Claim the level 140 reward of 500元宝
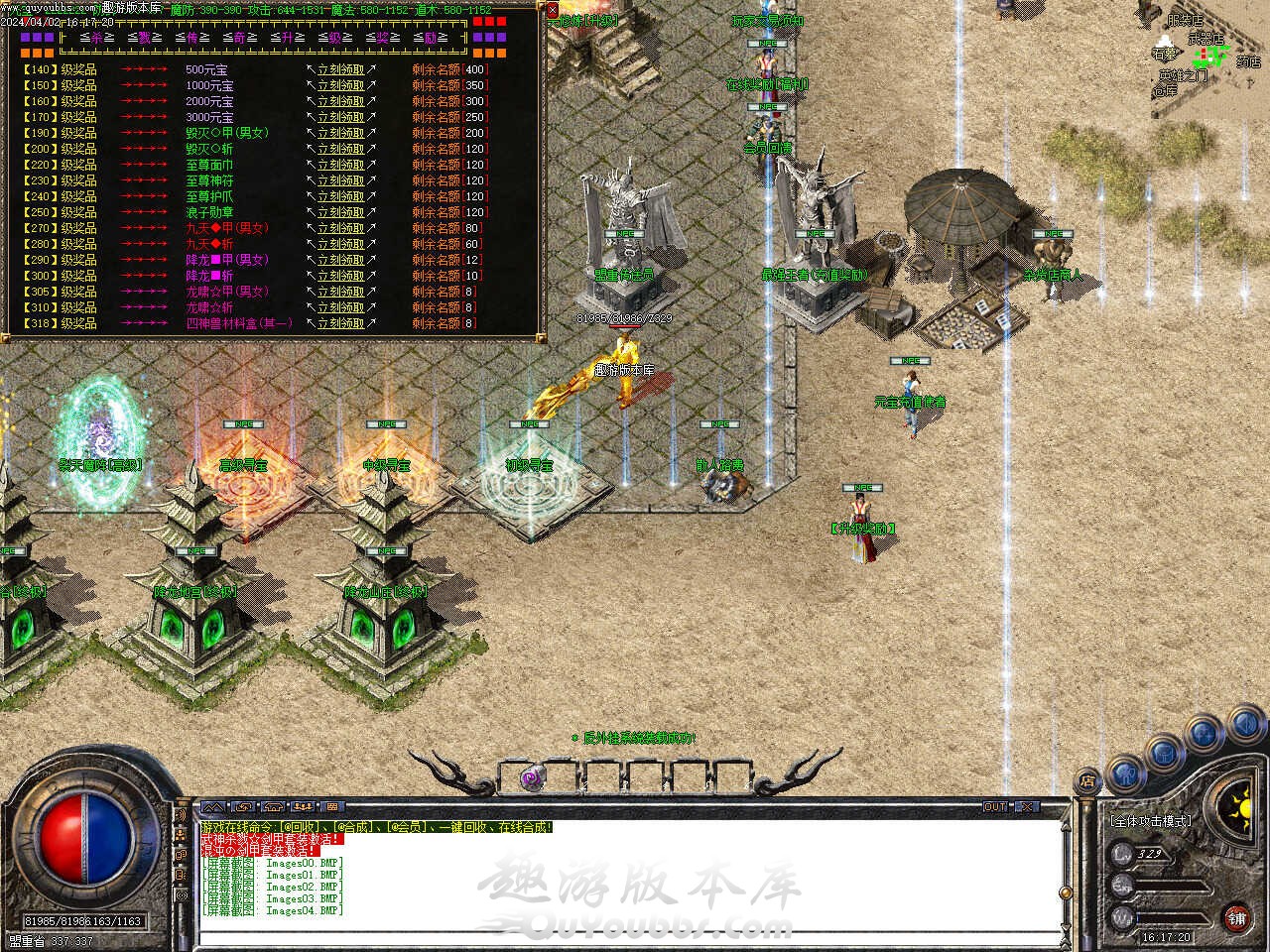 click(340, 70)
